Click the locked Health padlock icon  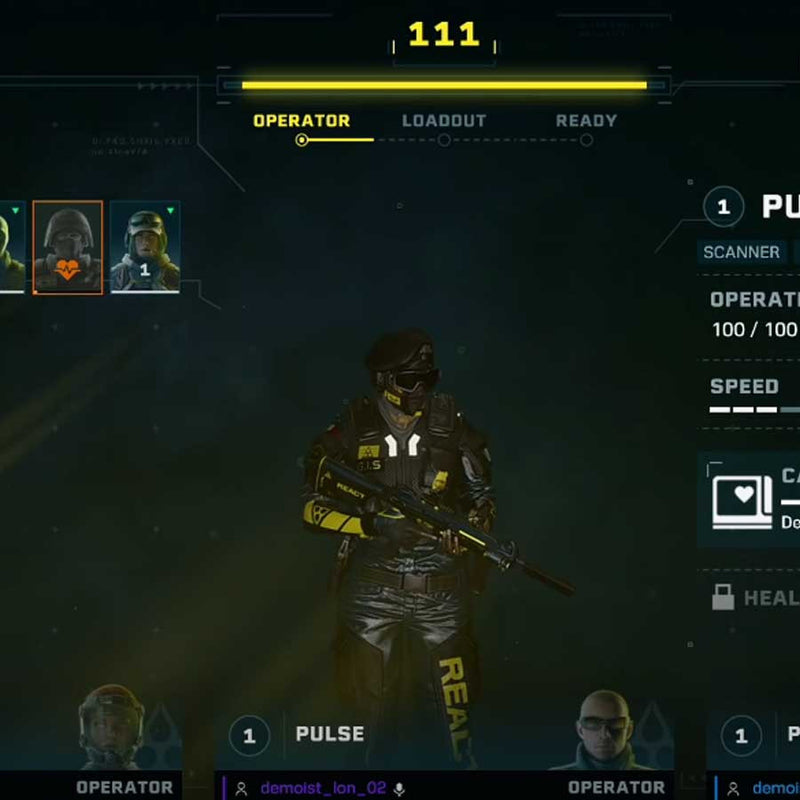point(723,598)
